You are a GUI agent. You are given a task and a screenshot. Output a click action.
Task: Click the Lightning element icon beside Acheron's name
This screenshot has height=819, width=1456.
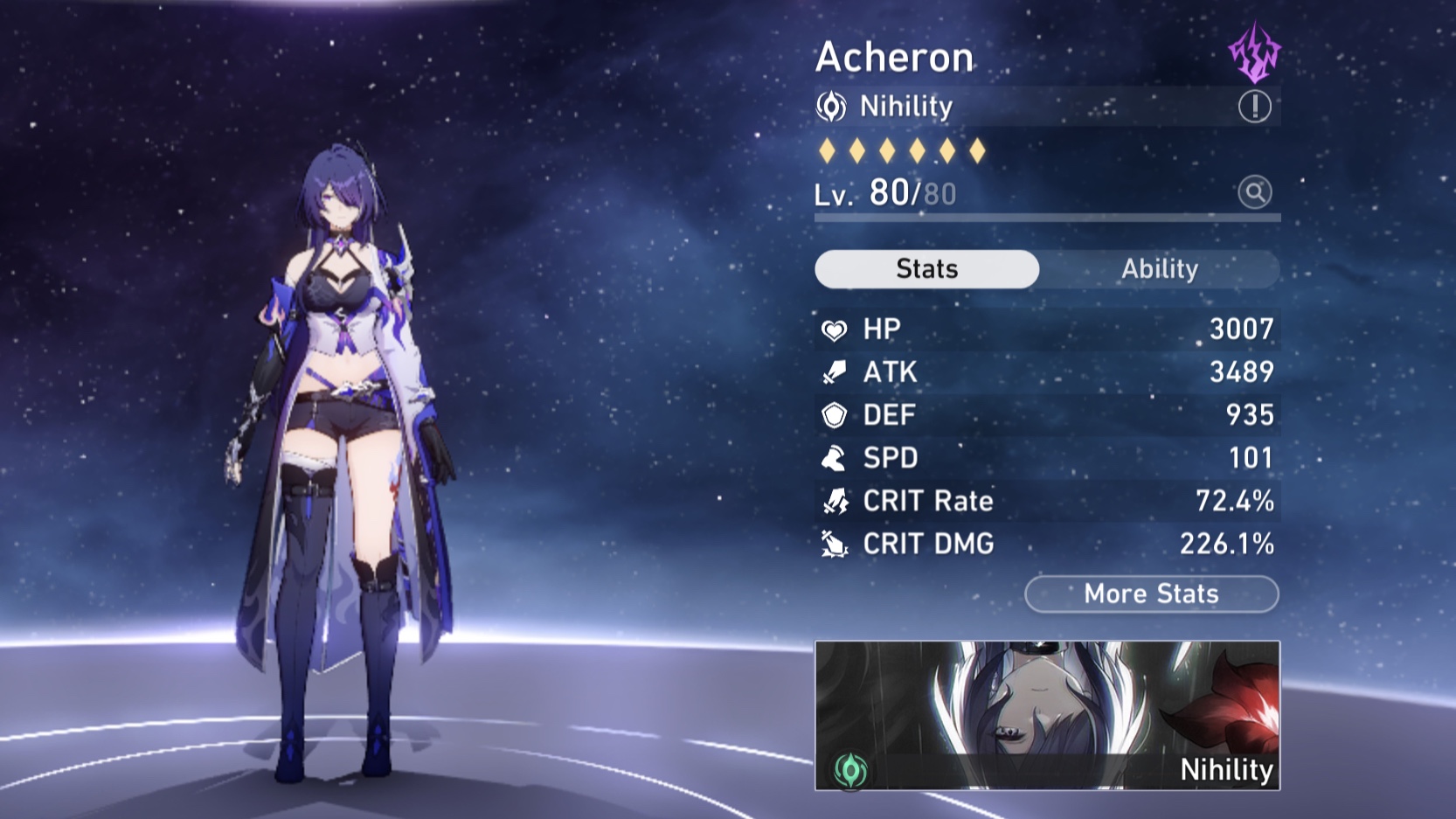pos(1256,52)
